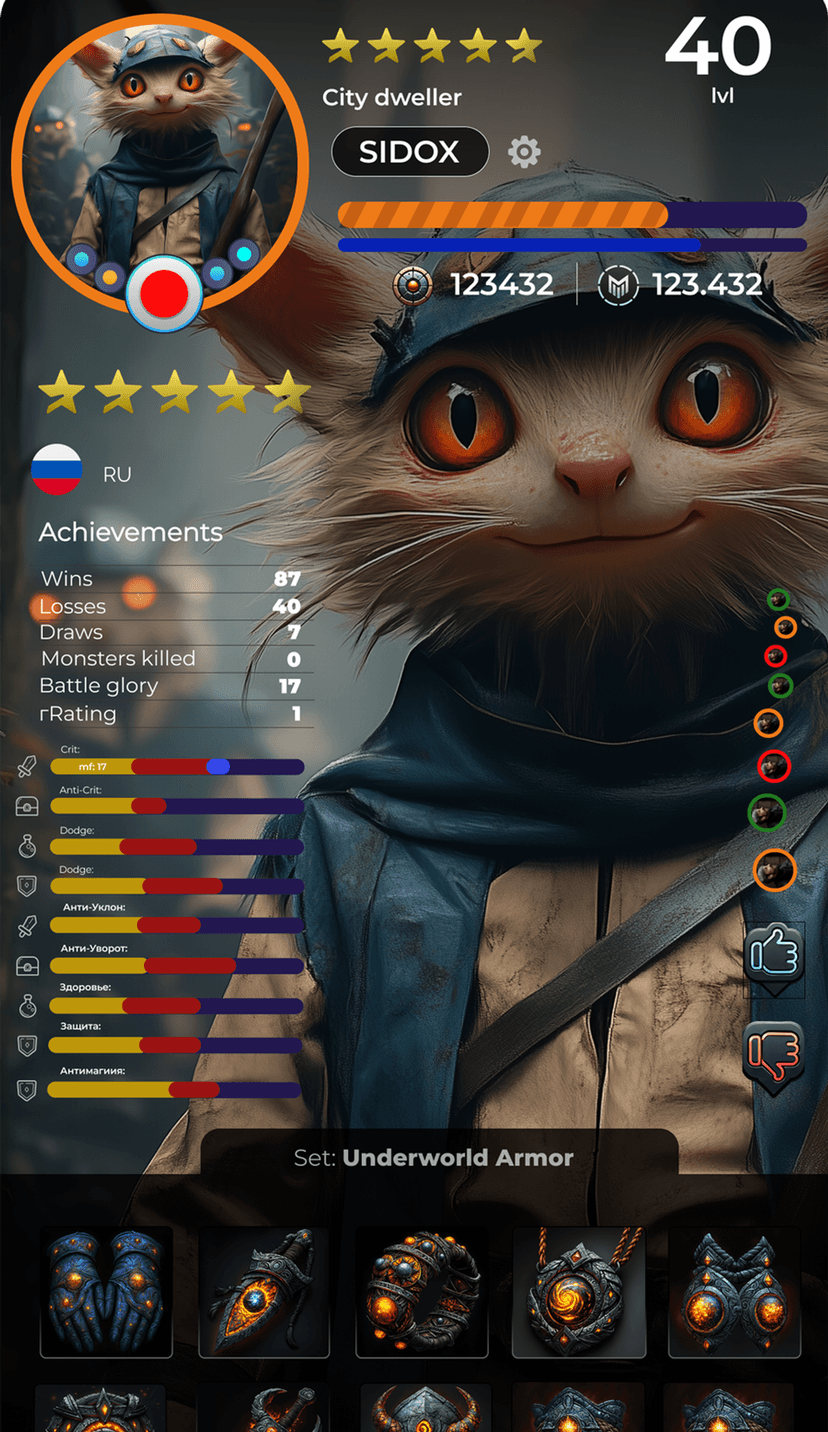Click the gold coin currency icon
Screen dimensions: 828x1432
coord(412,285)
